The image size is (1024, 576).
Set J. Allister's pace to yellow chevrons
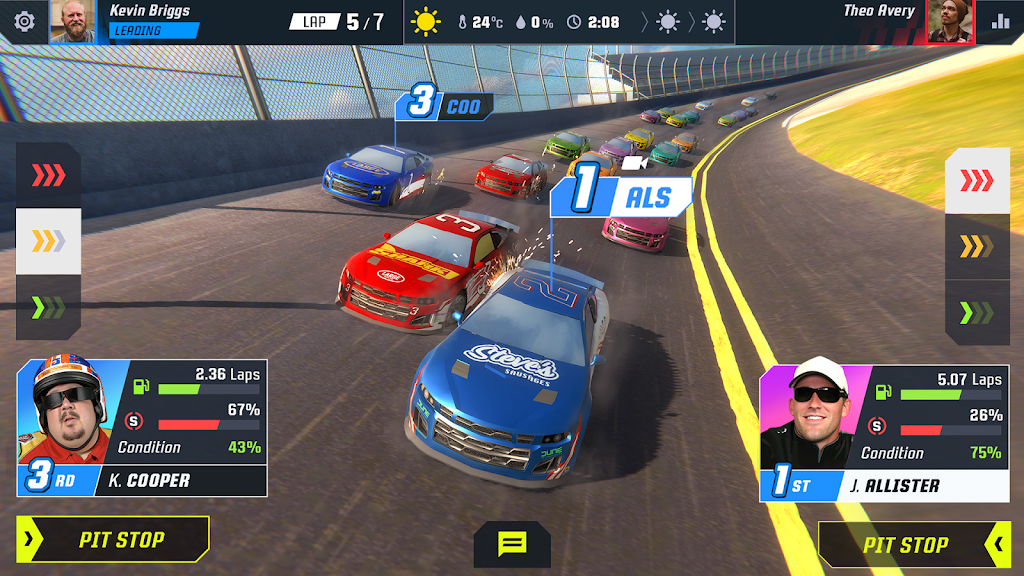point(977,246)
